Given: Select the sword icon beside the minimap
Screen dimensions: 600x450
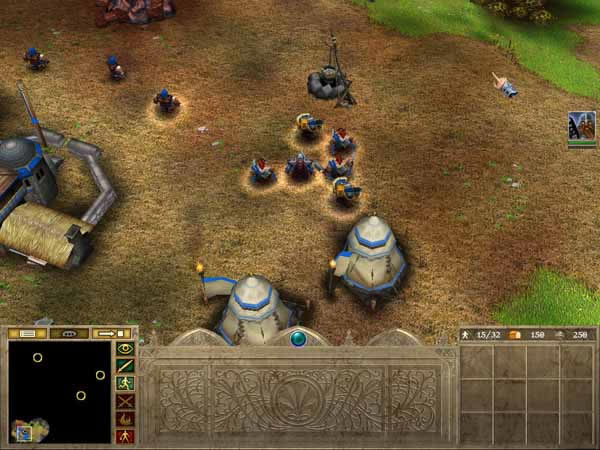Looking at the screenshot, I should coord(125,366).
